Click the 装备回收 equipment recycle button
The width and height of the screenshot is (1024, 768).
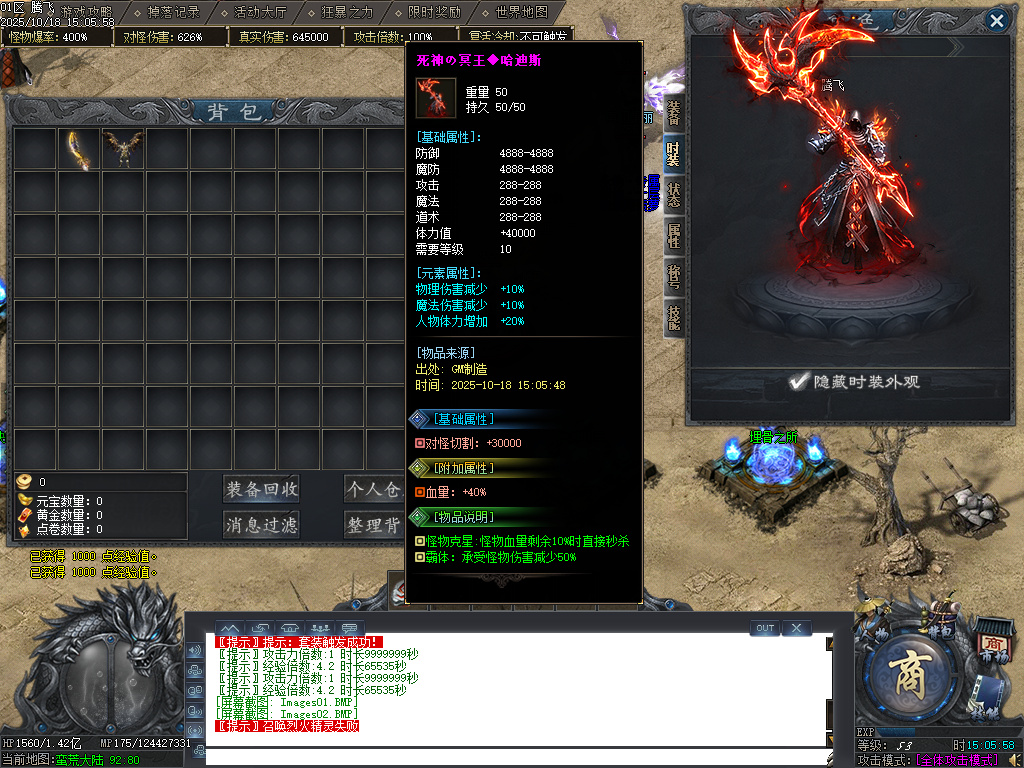(261, 489)
